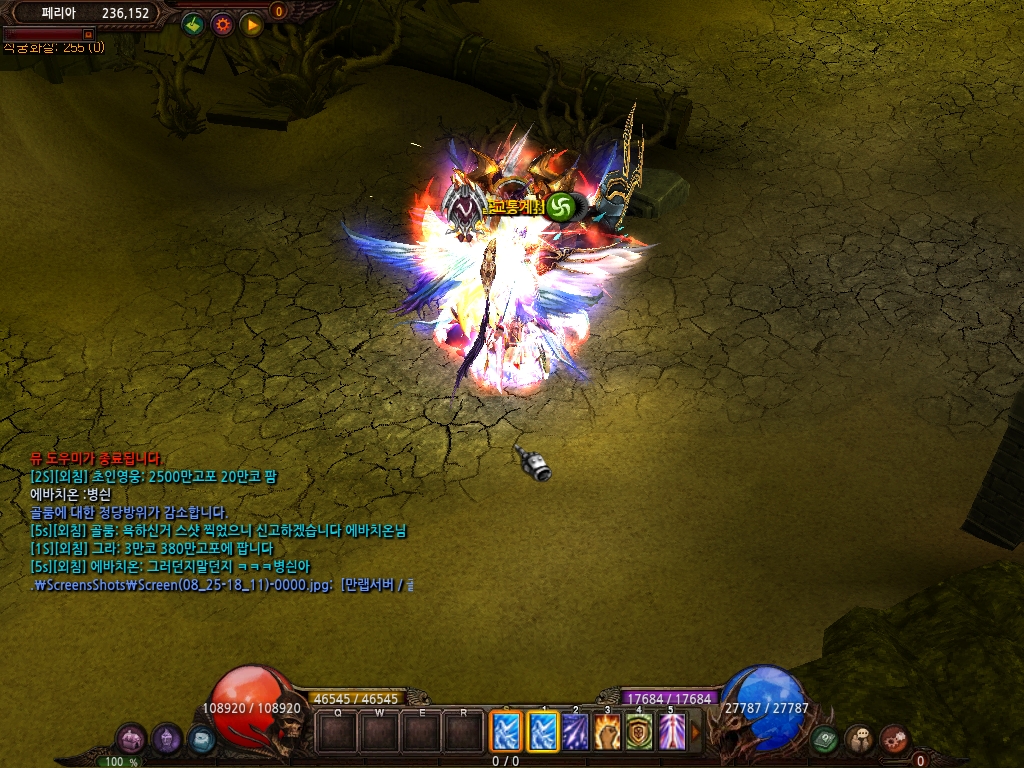This screenshot has height=768, width=1024.
Task: Select the gold-framed lightning skill in slot 1
Action: coord(543,731)
